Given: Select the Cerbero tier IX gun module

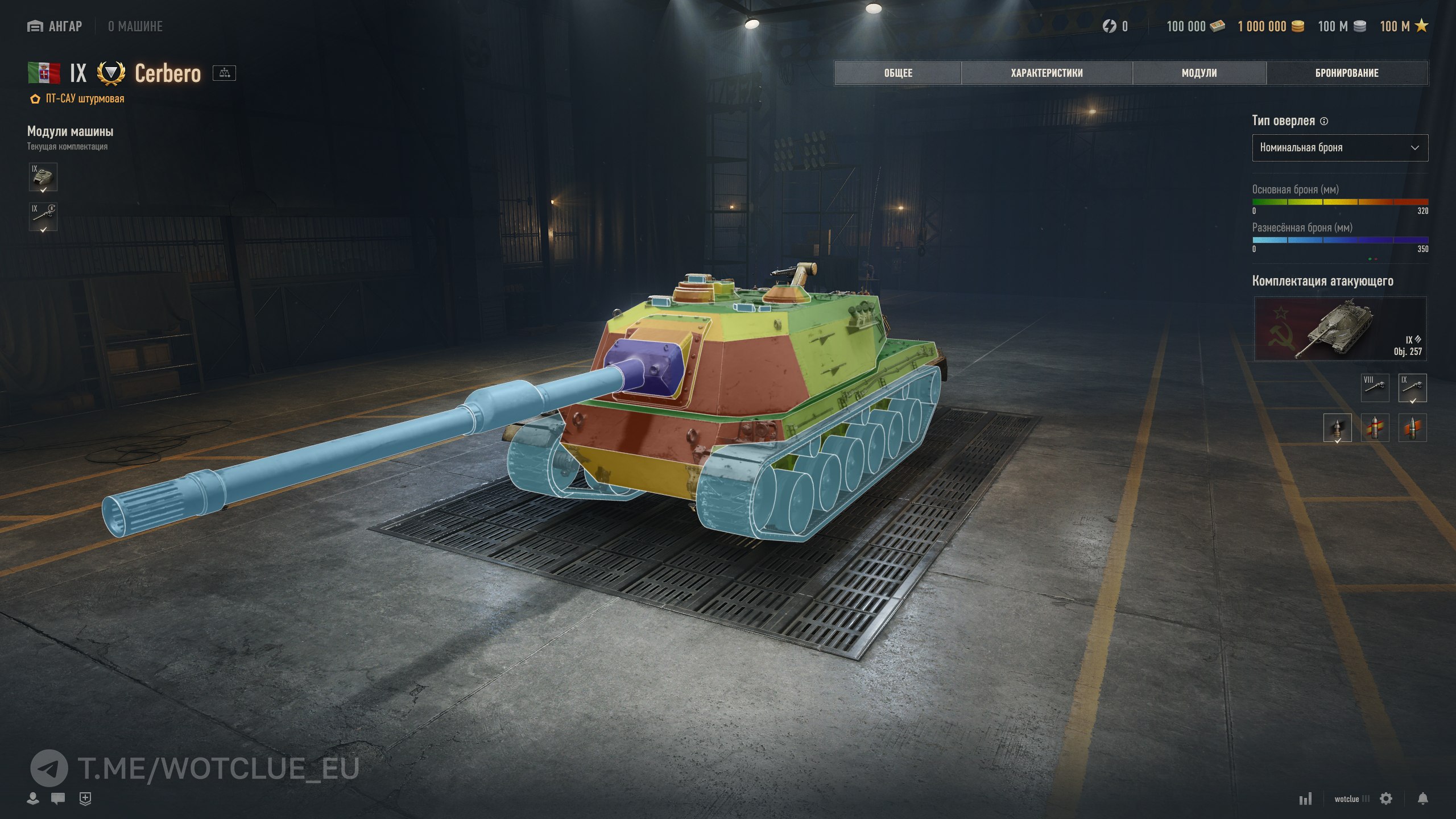Looking at the screenshot, I should [x=43, y=217].
